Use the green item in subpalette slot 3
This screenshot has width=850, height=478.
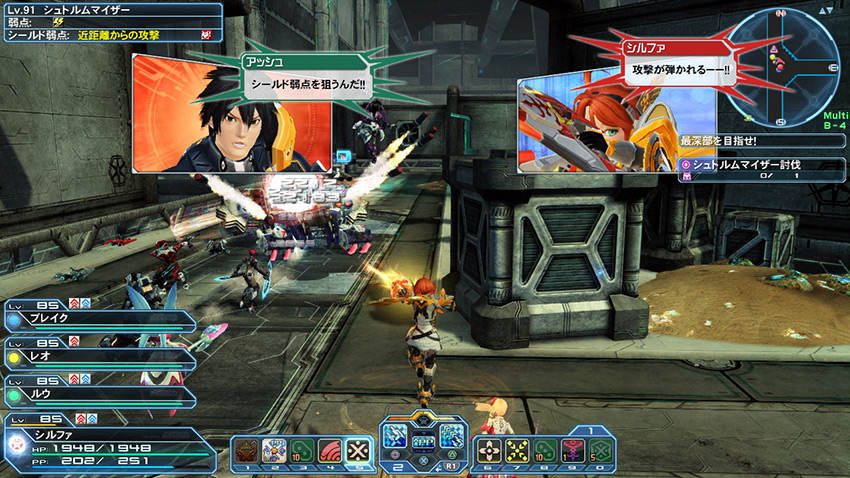(302, 451)
